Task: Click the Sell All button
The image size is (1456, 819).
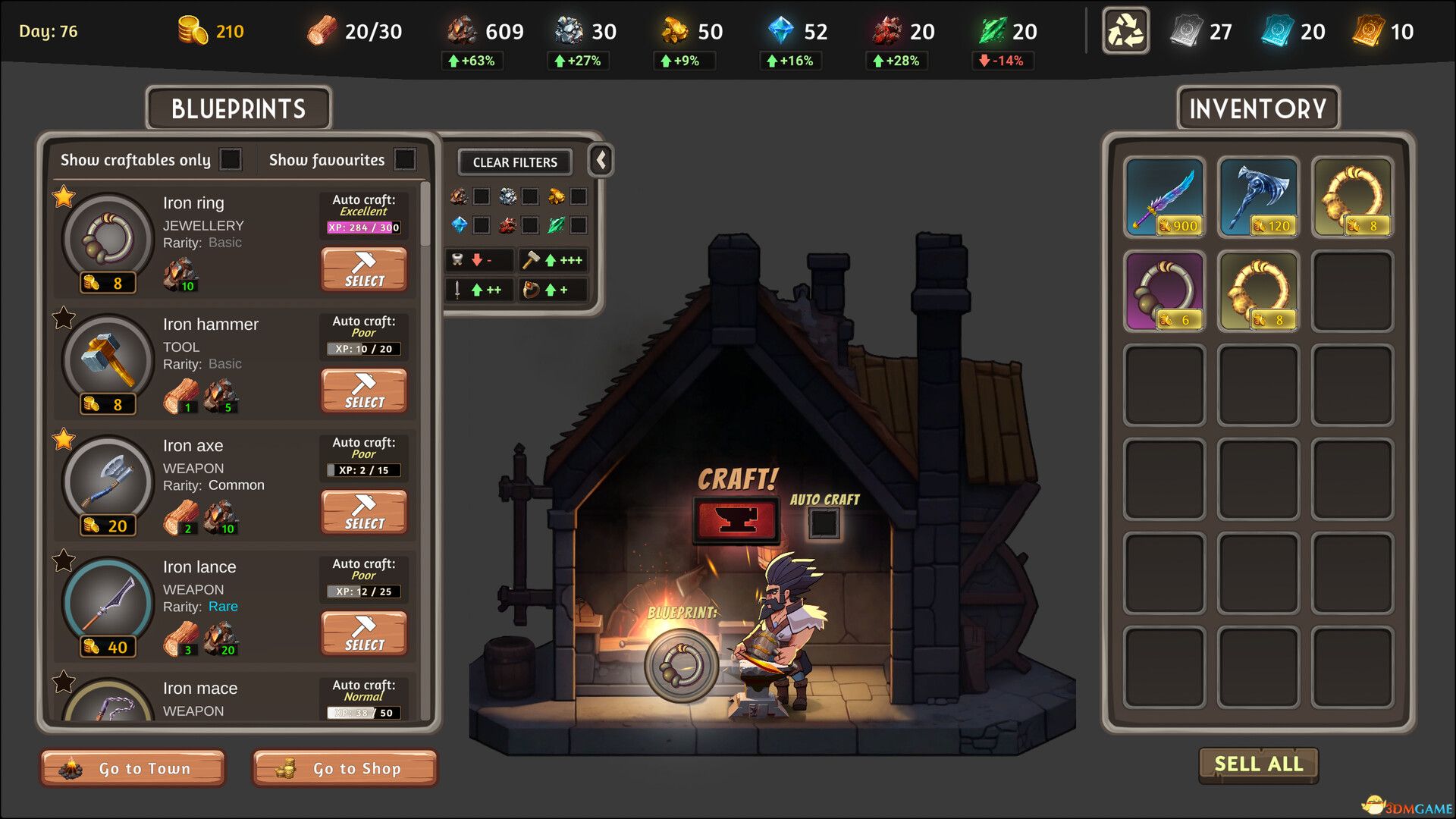Action: click(1257, 765)
